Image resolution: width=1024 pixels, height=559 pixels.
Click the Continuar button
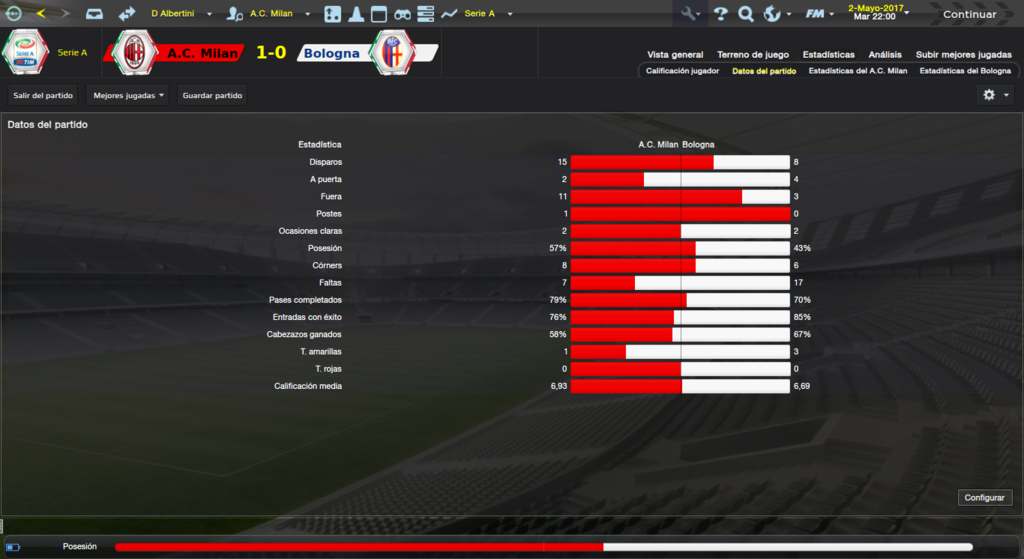coord(969,14)
